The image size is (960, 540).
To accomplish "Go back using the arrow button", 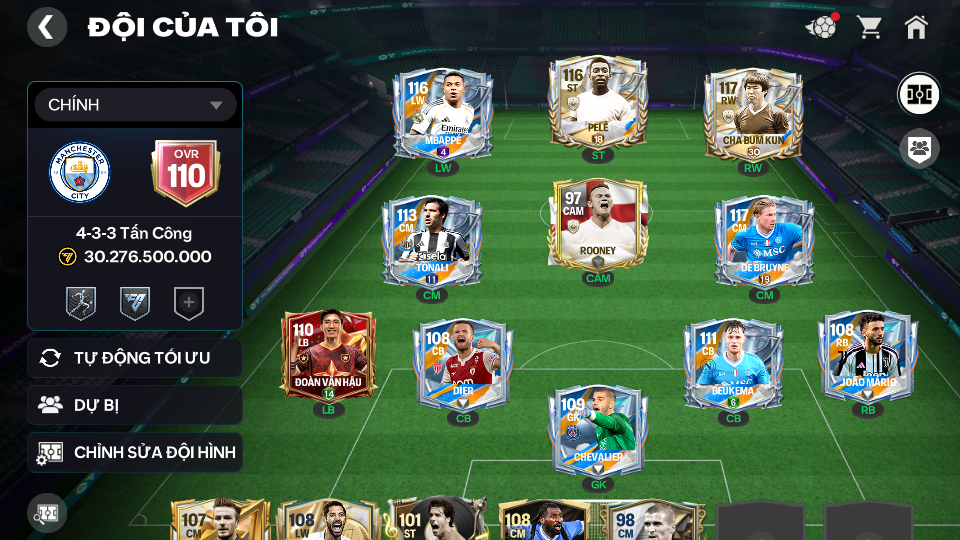I will [x=46, y=27].
